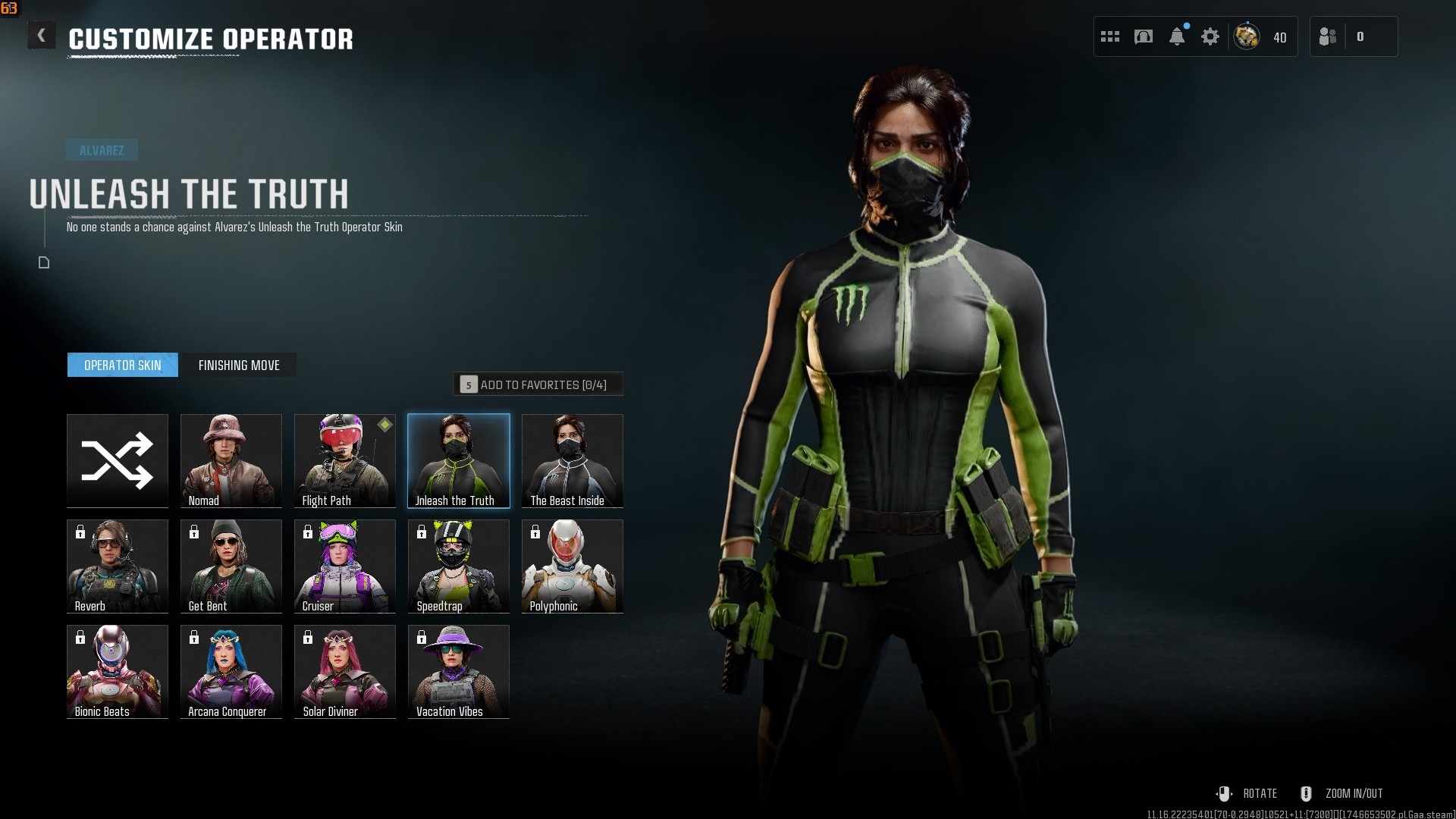Preview the Vacation Vibes skin

pos(459,671)
